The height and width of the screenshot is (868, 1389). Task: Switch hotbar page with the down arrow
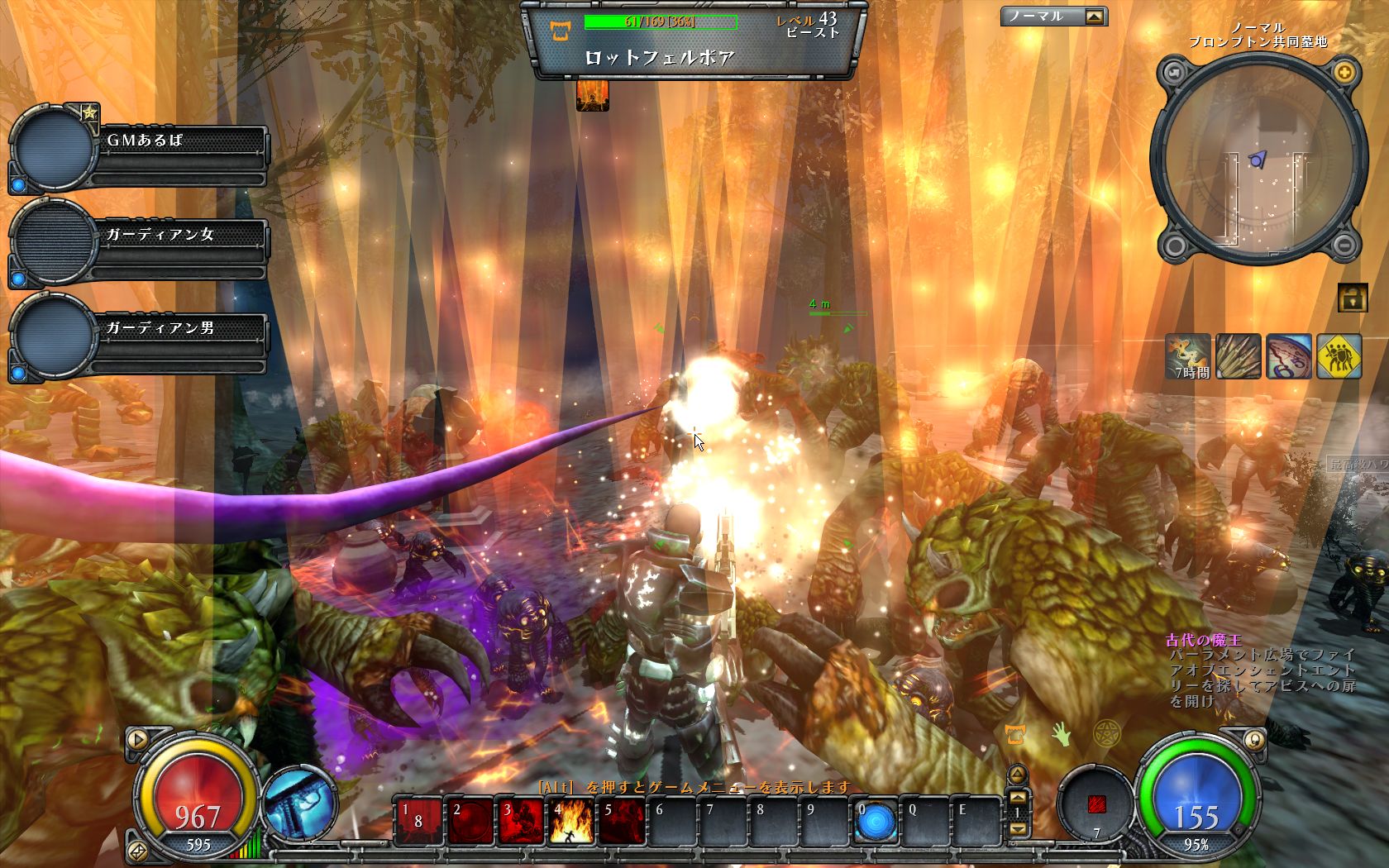point(1018,828)
